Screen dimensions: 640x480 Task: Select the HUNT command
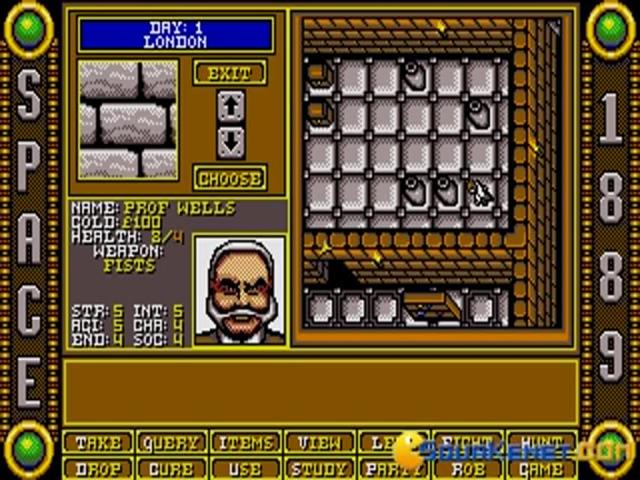[x=541, y=443]
